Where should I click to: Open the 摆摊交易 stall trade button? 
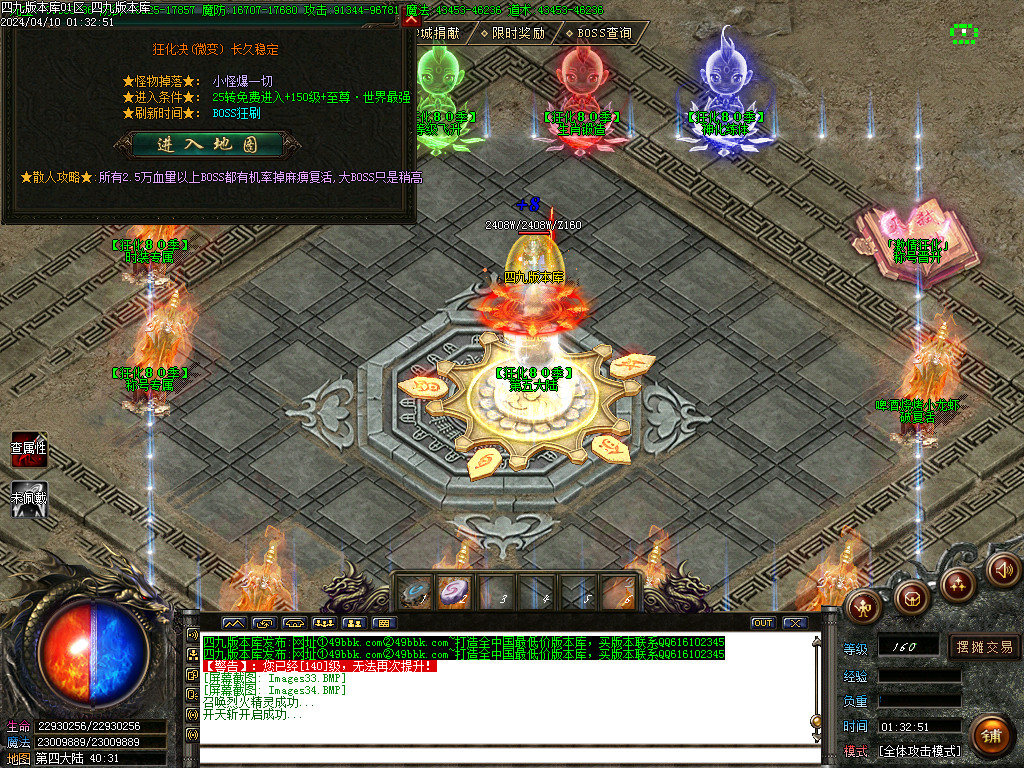[x=984, y=647]
